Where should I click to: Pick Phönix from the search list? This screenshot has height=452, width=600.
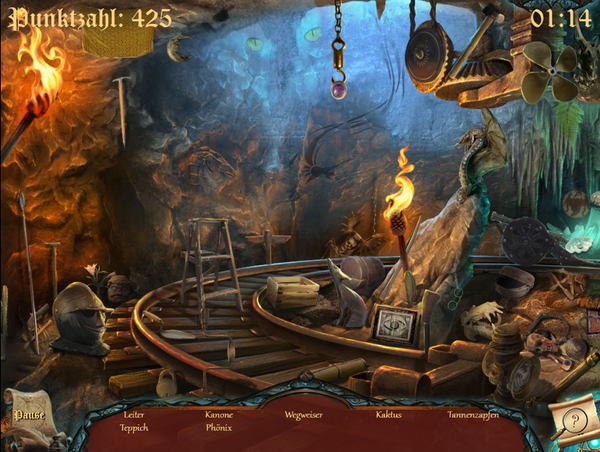tap(219, 427)
